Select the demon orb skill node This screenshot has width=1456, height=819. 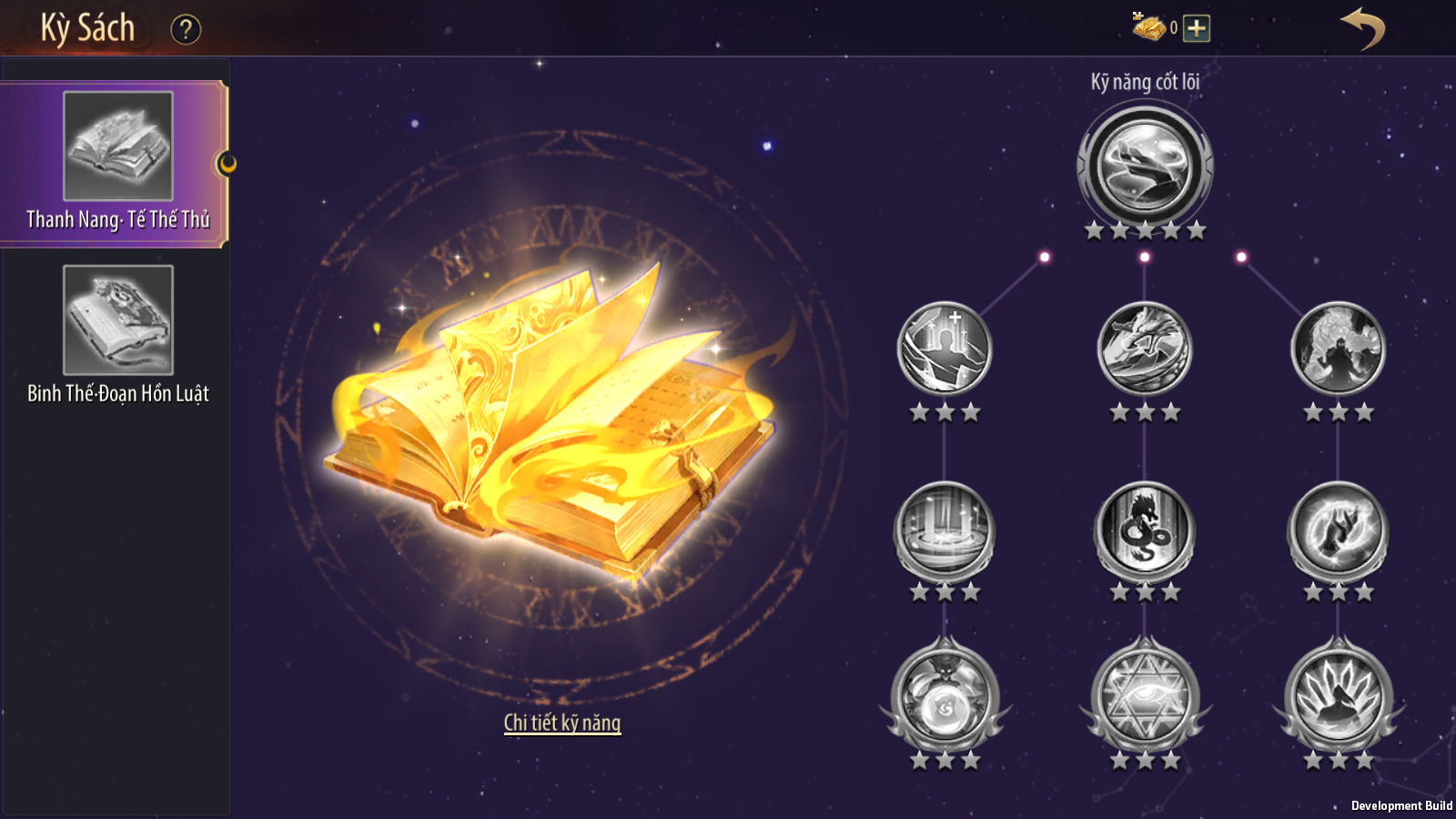click(945, 697)
